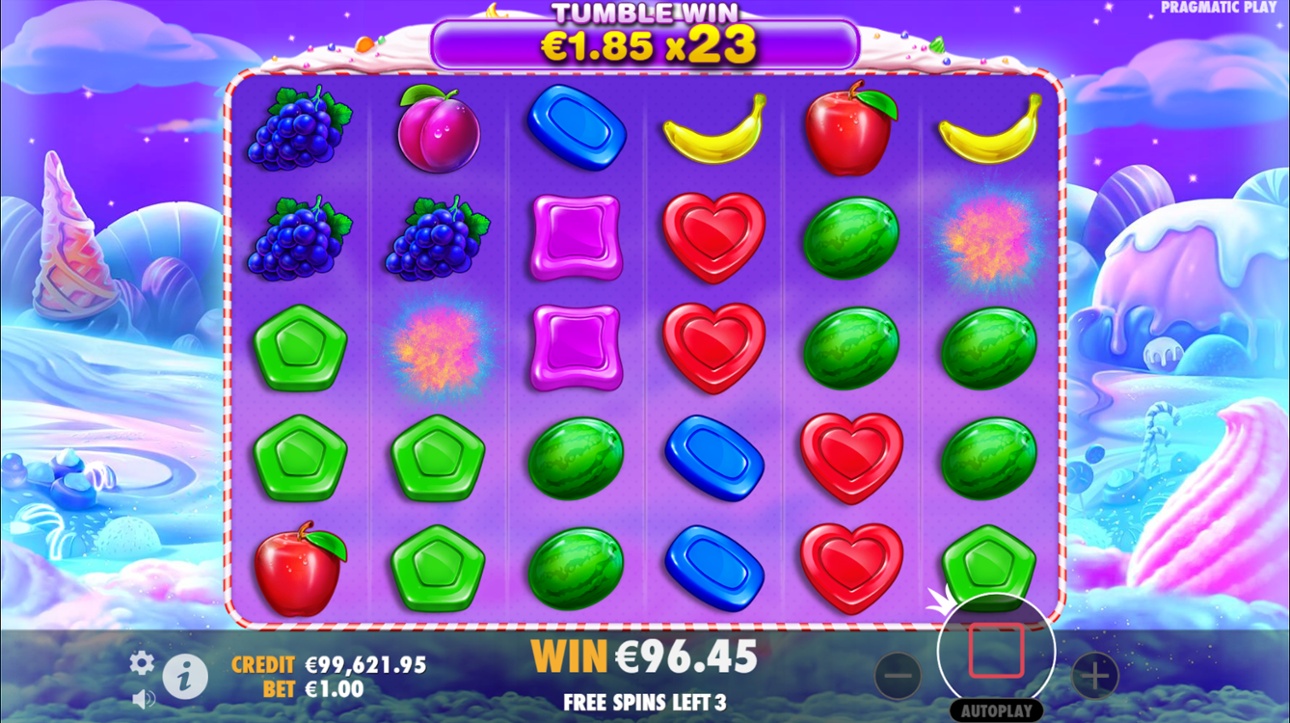
Task: Increase the bet with the plus icon
Action: pos(1096,676)
